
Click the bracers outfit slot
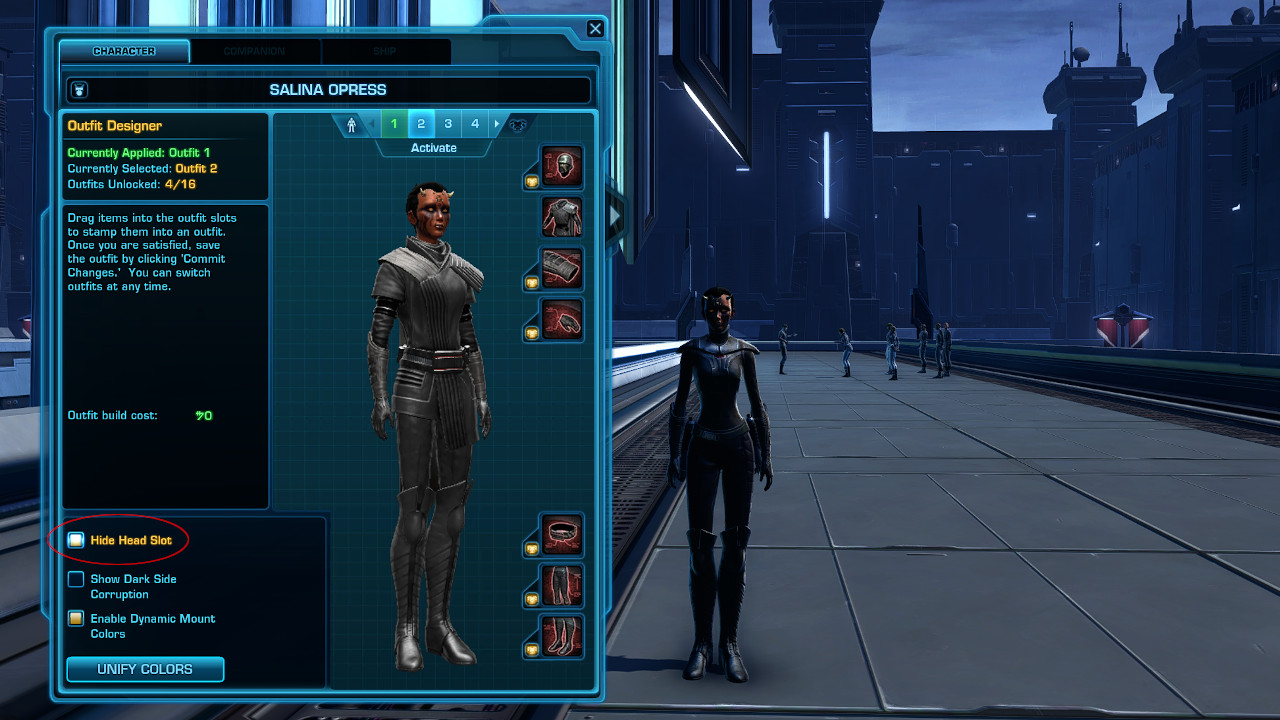pyautogui.click(x=560, y=269)
